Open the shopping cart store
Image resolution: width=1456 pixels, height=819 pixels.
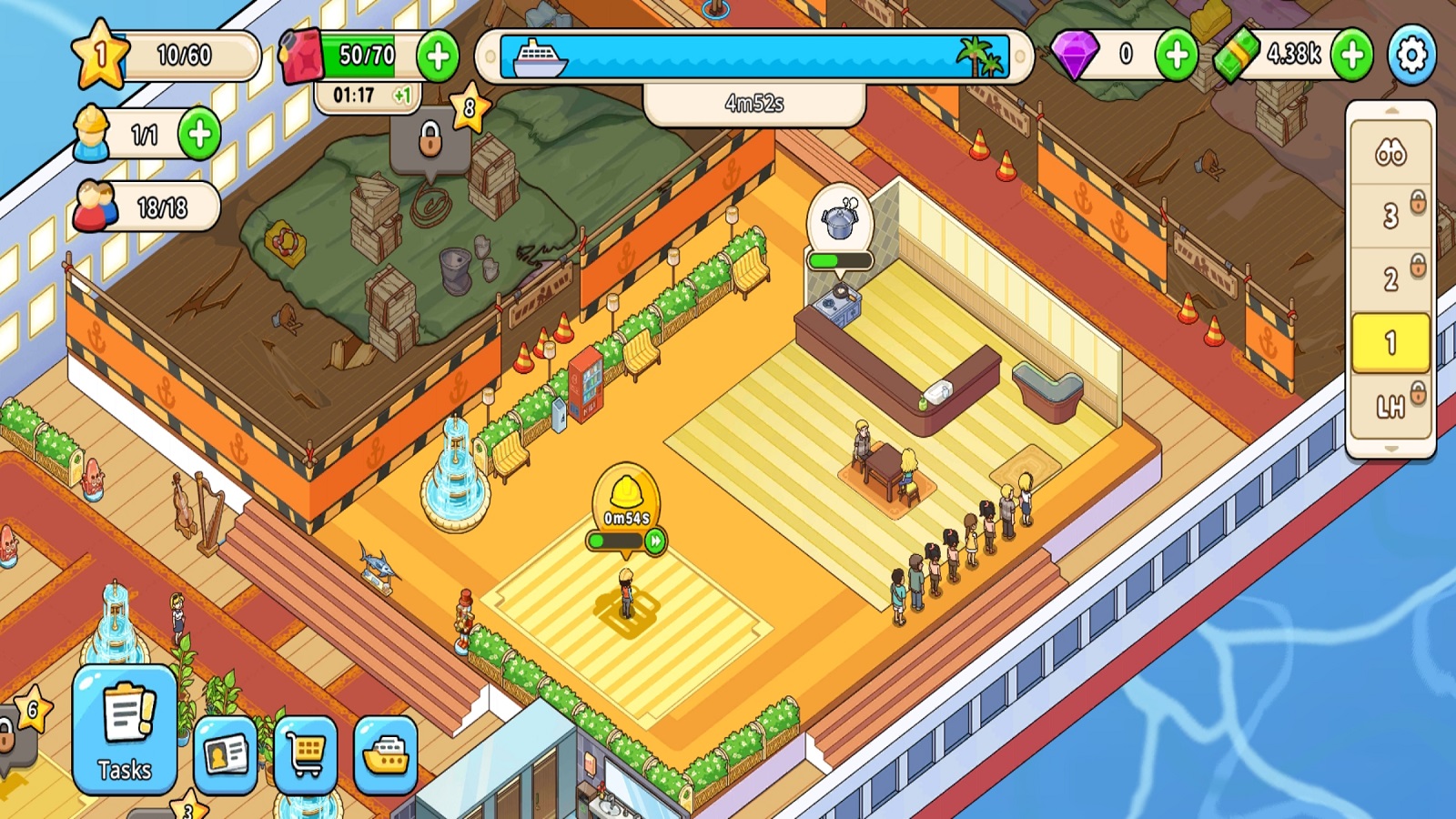click(306, 755)
